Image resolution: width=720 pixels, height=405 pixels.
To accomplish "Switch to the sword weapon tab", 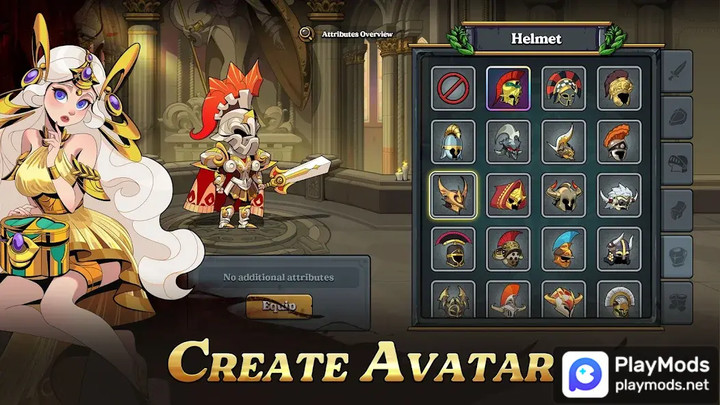I will pos(677,70).
